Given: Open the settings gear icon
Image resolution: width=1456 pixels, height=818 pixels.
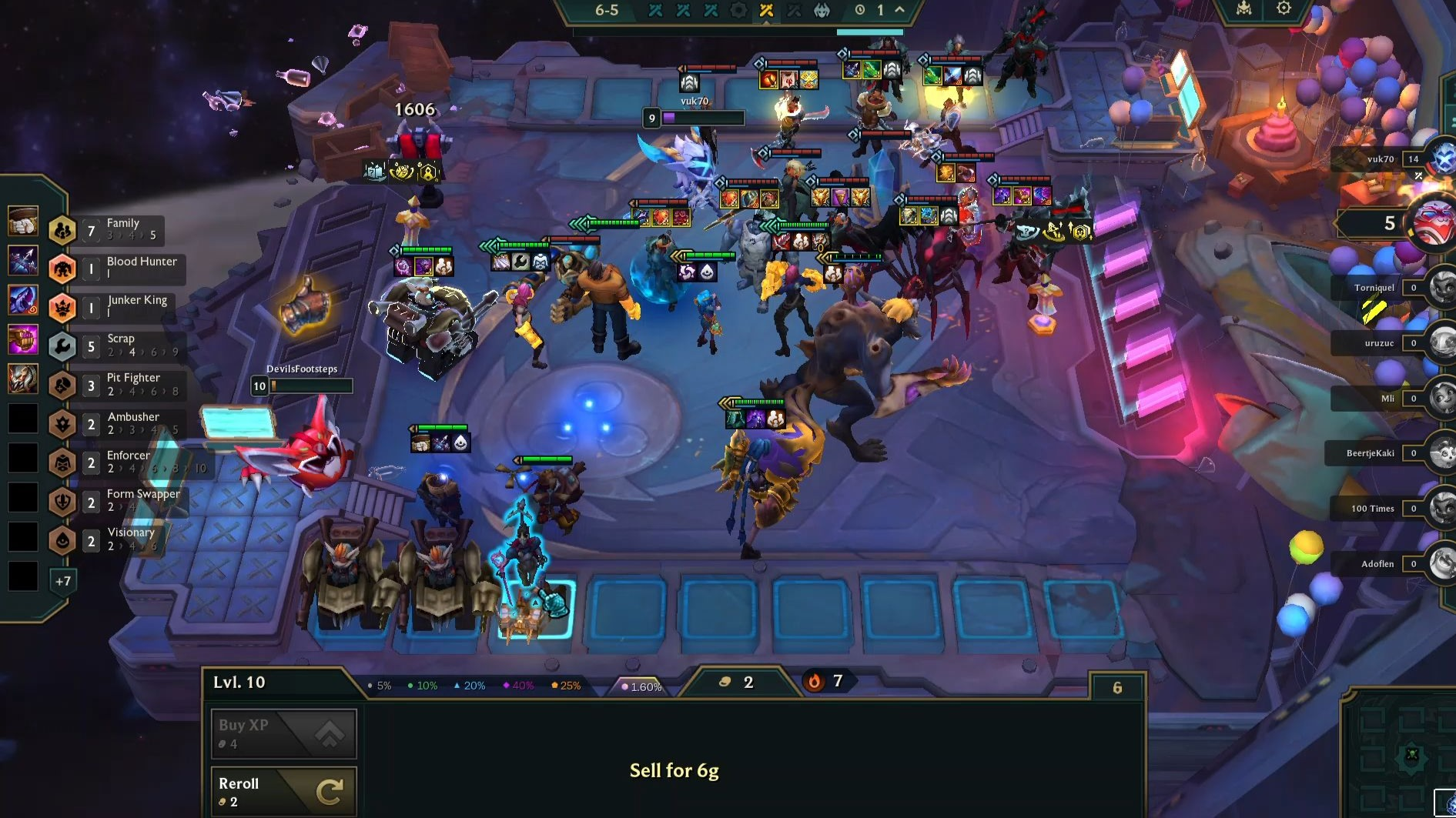Looking at the screenshot, I should (1284, 8).
